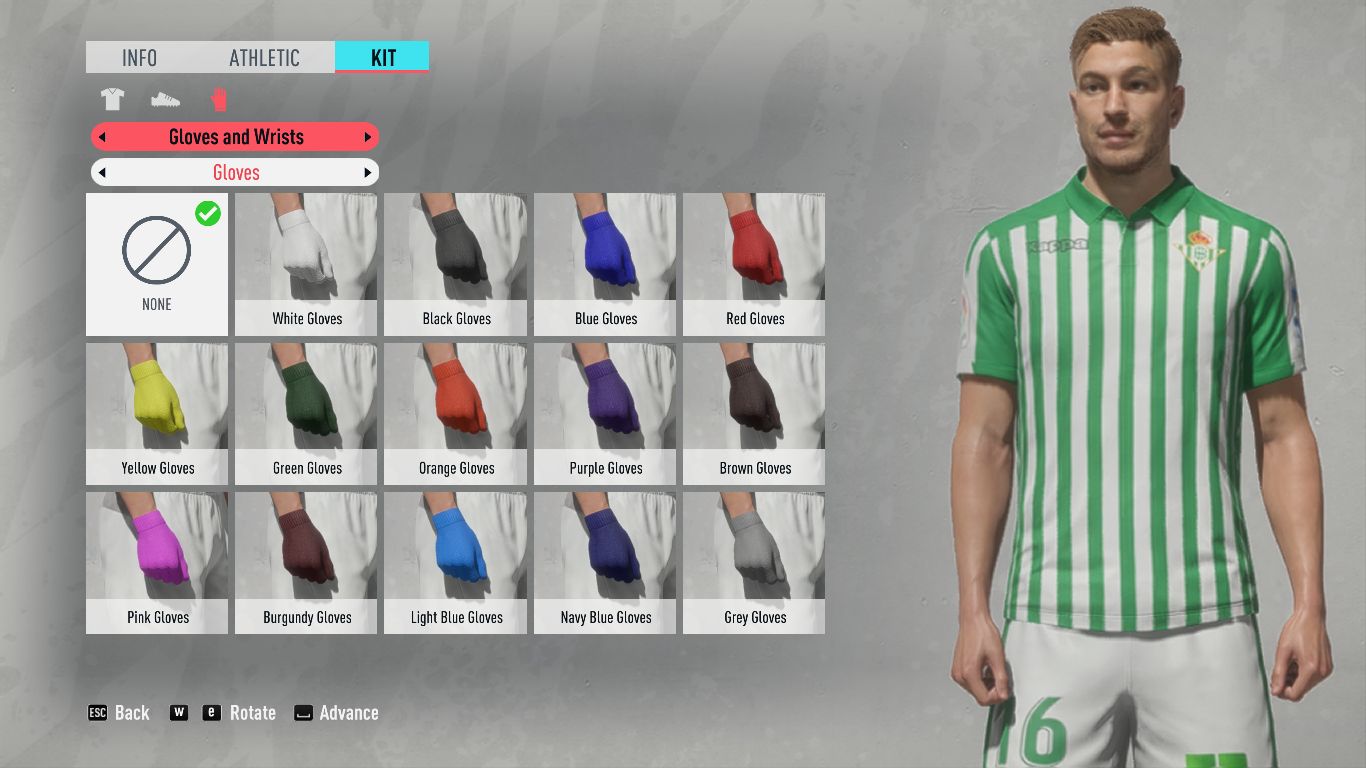This screenshot has width=1366, height=768.
Task: Choose the Green Gloves
Action: pos(306,414)
